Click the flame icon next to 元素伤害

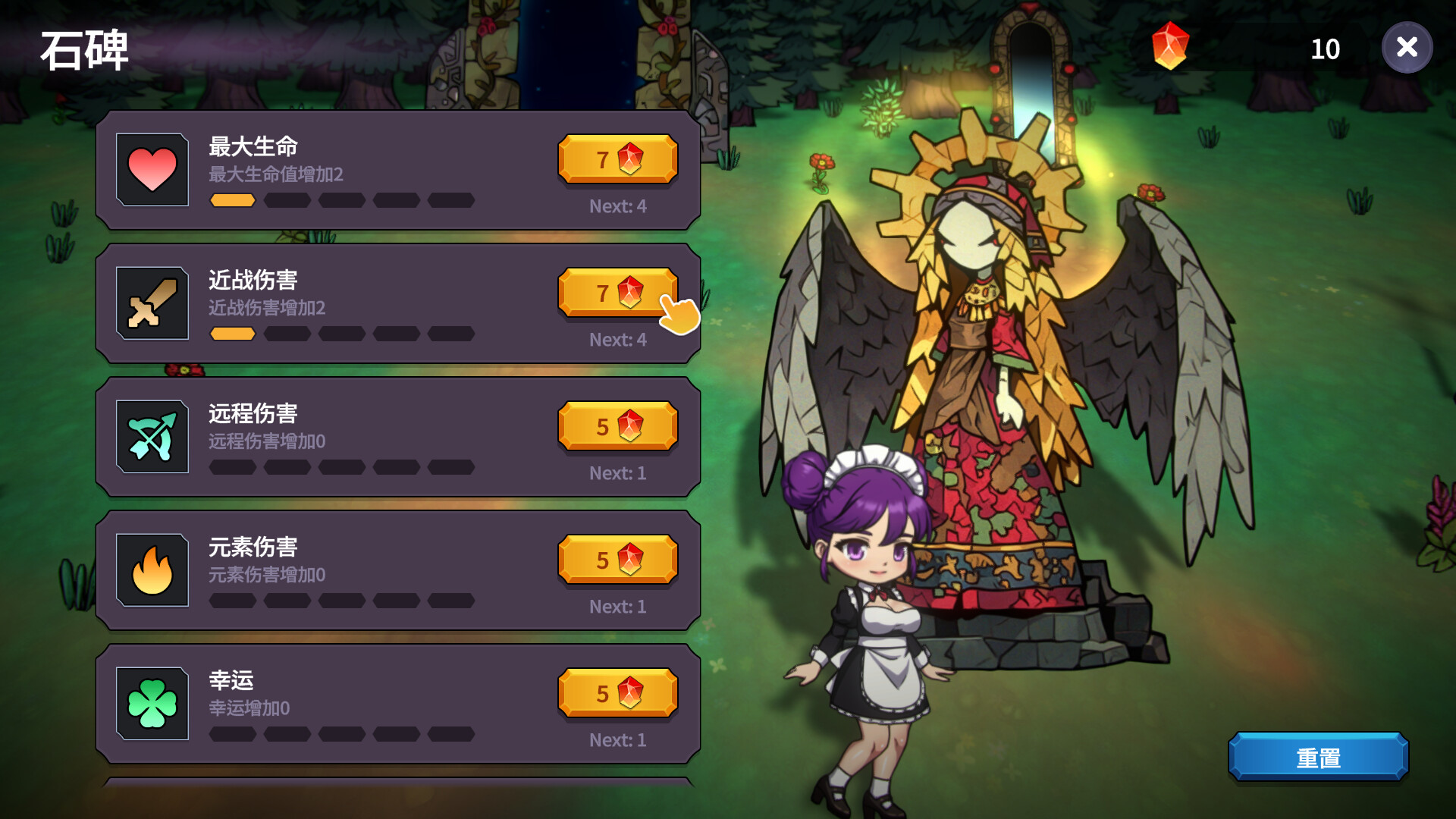[152, 570]
